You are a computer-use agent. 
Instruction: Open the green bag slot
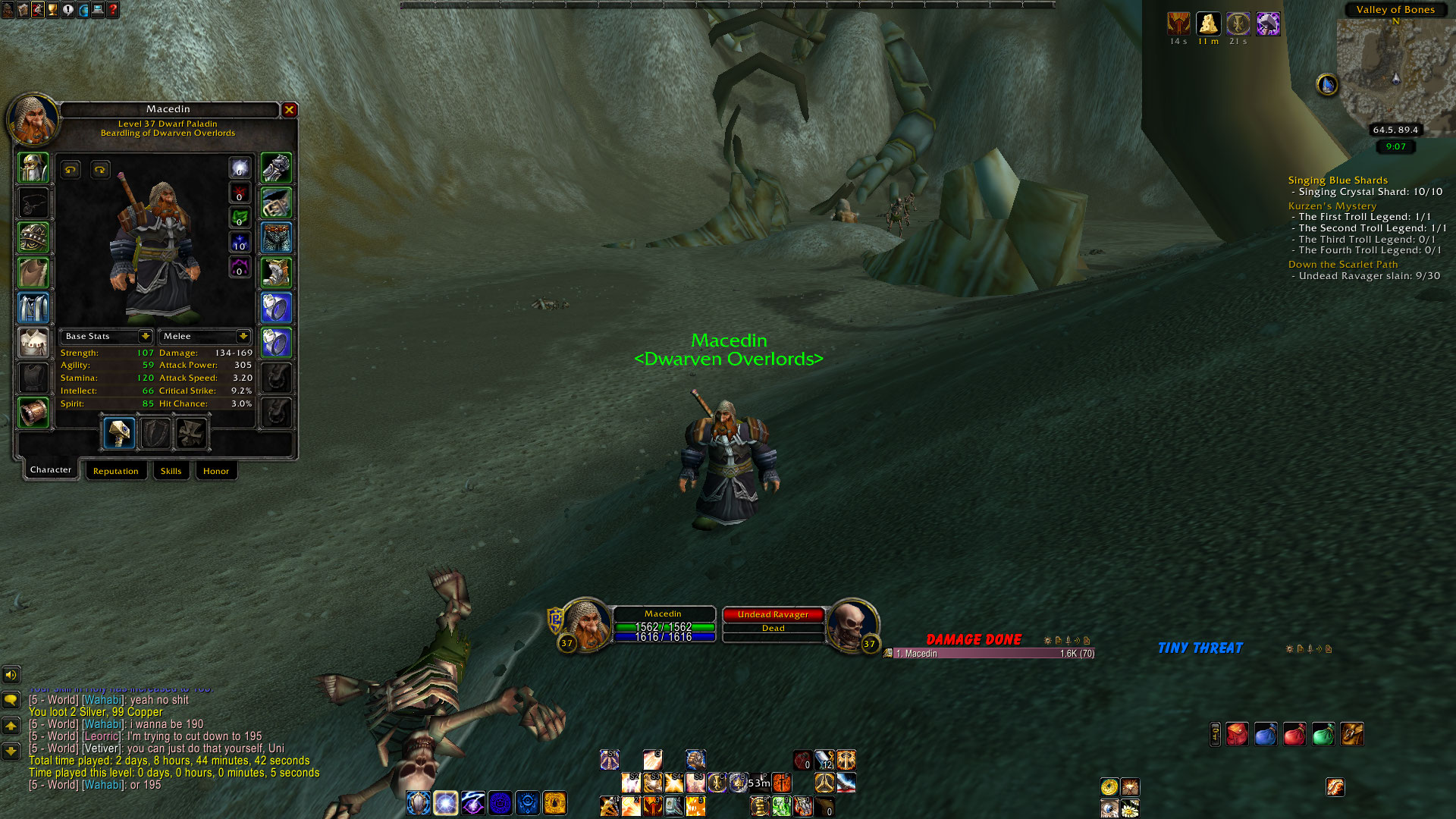pos(1323,734)
